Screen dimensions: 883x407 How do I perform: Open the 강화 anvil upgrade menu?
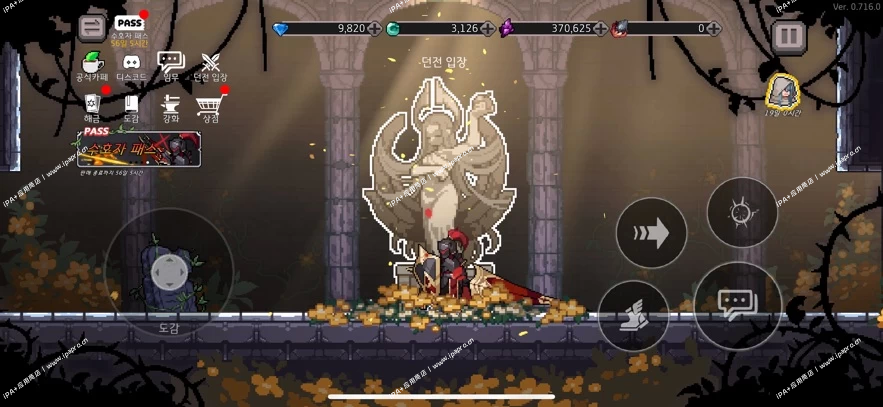tap(171, 105)
